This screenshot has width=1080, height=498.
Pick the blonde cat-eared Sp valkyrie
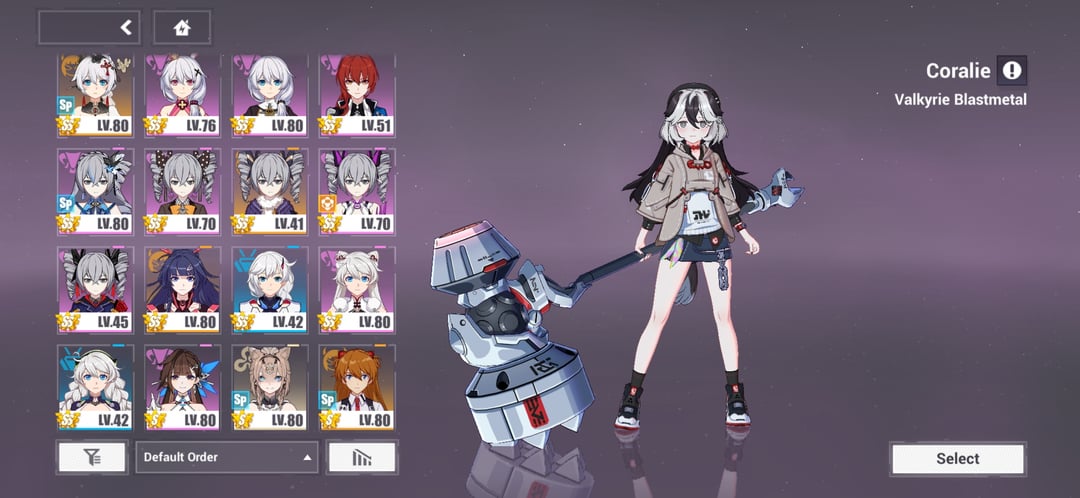(x=269, y=383)
